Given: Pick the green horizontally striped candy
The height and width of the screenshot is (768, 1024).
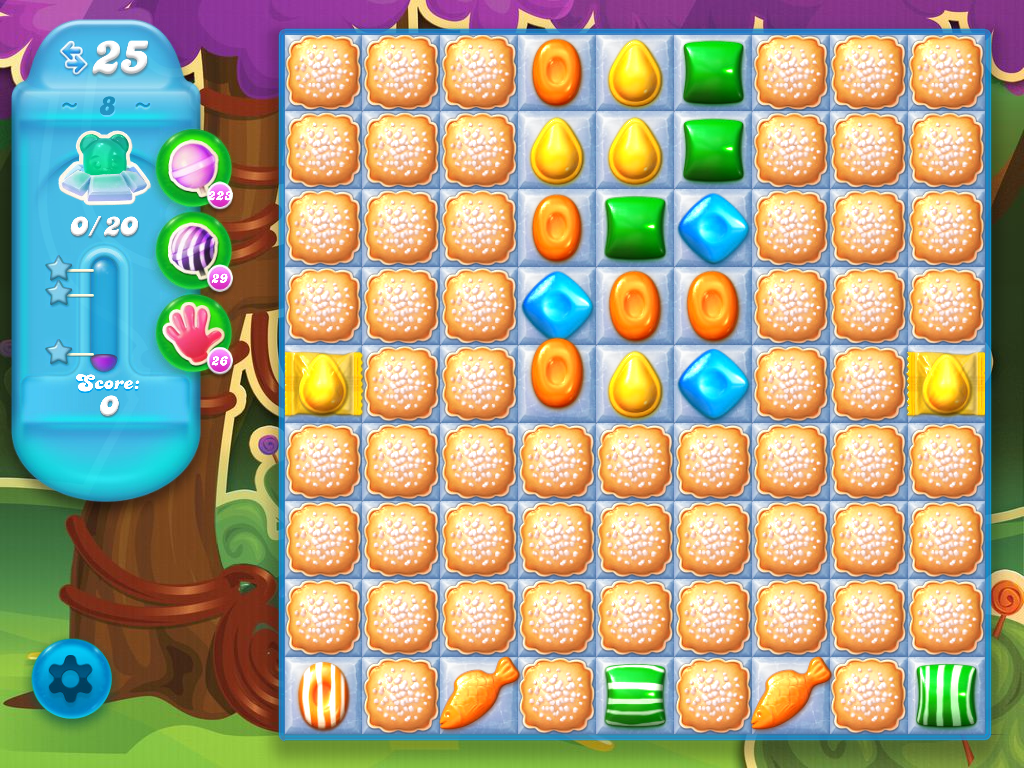Looking at the screenshot, I should tap(635, 694).
